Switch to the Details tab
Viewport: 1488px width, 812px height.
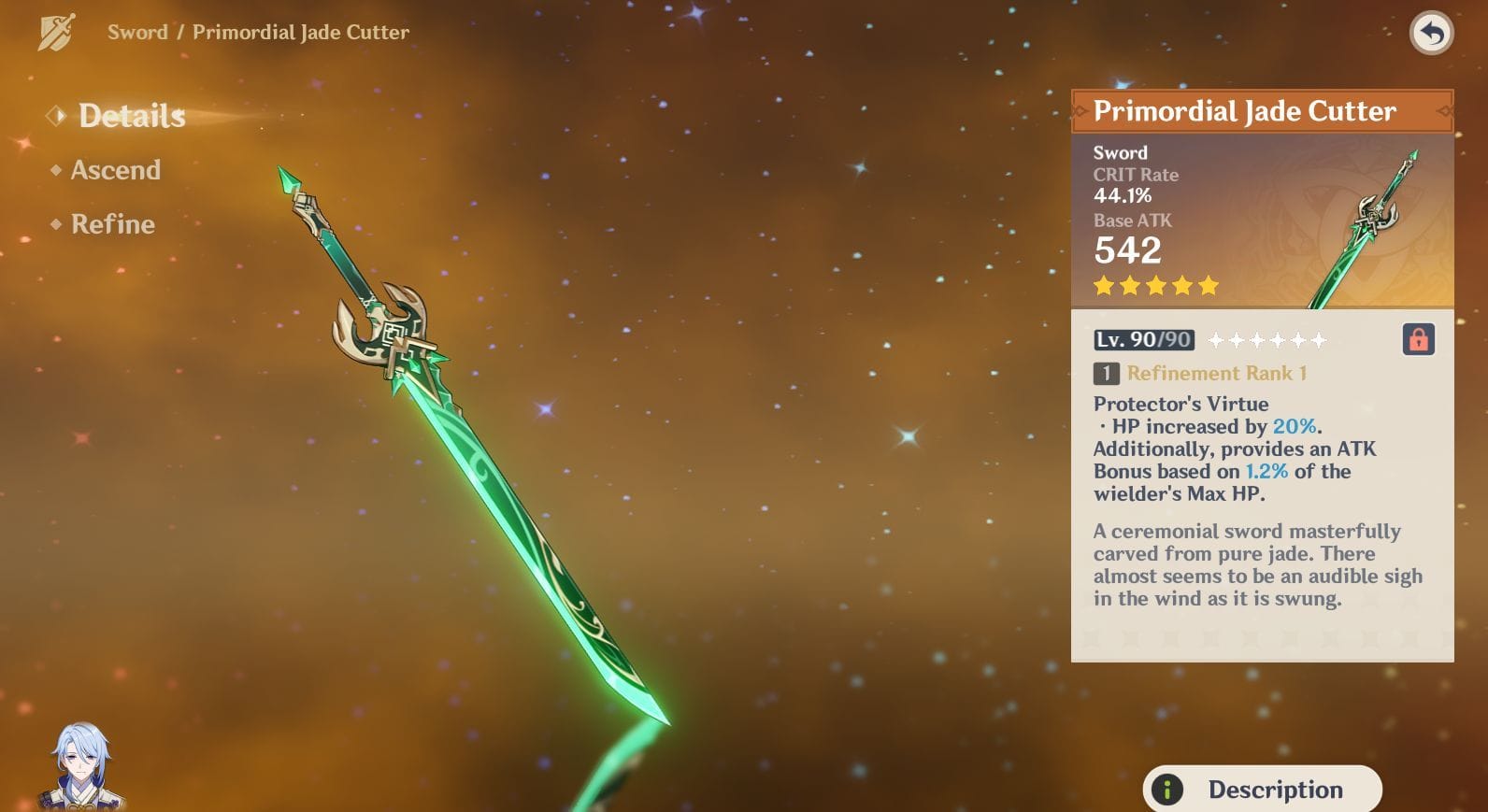click(x=131, y=116)
